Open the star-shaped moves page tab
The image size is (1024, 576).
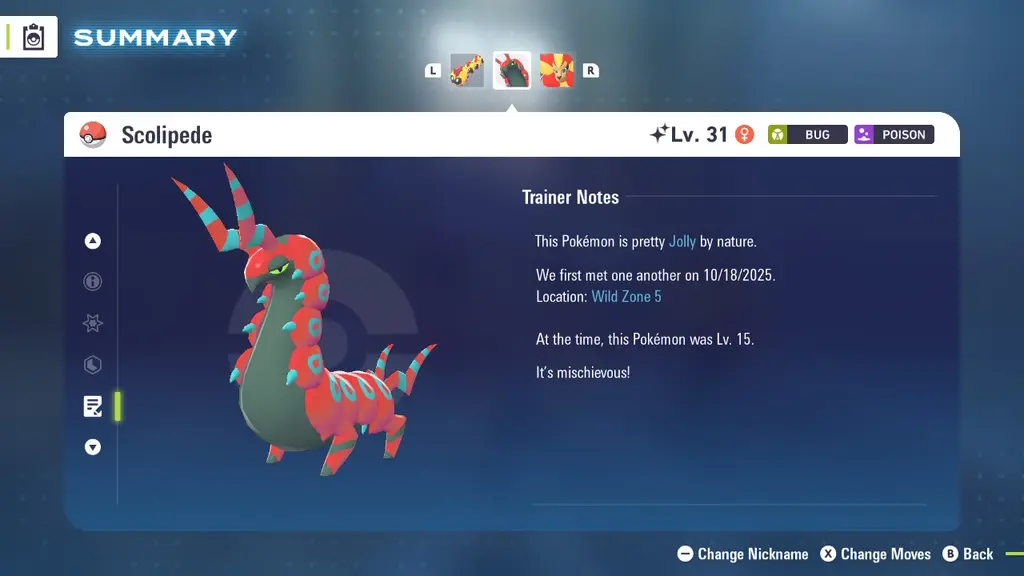(x=93, y=324)
